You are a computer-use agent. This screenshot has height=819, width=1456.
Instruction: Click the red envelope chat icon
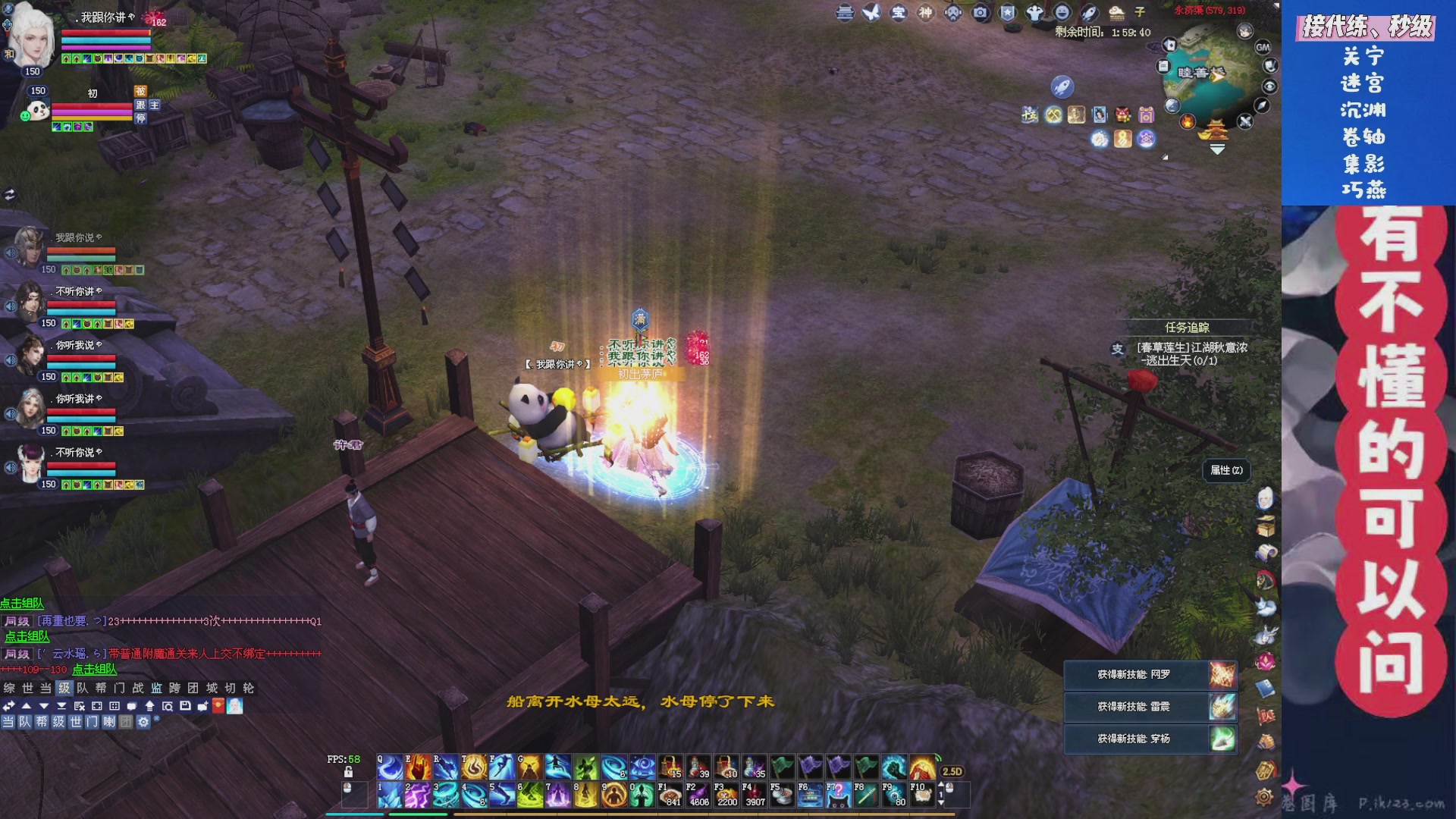pos(218,706)
